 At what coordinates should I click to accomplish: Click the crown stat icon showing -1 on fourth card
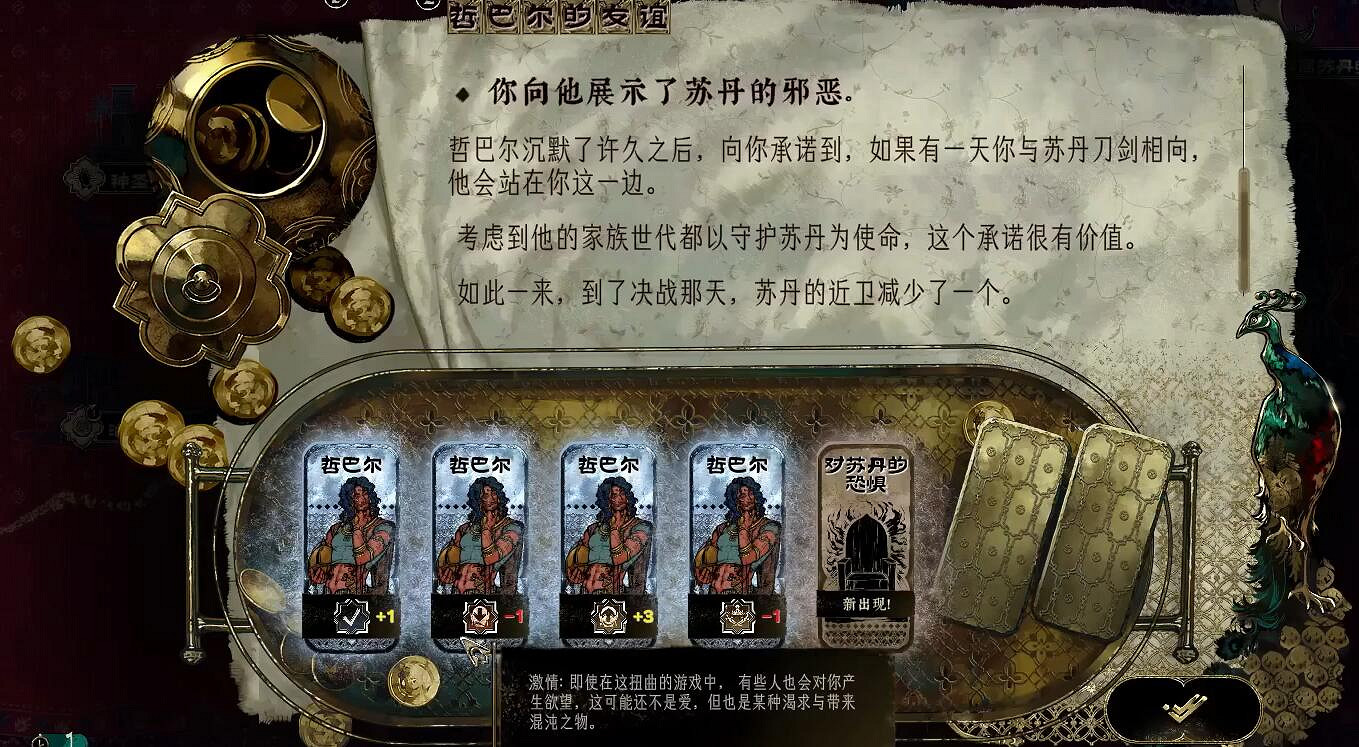pyautogui.click(x=740, y=617)
